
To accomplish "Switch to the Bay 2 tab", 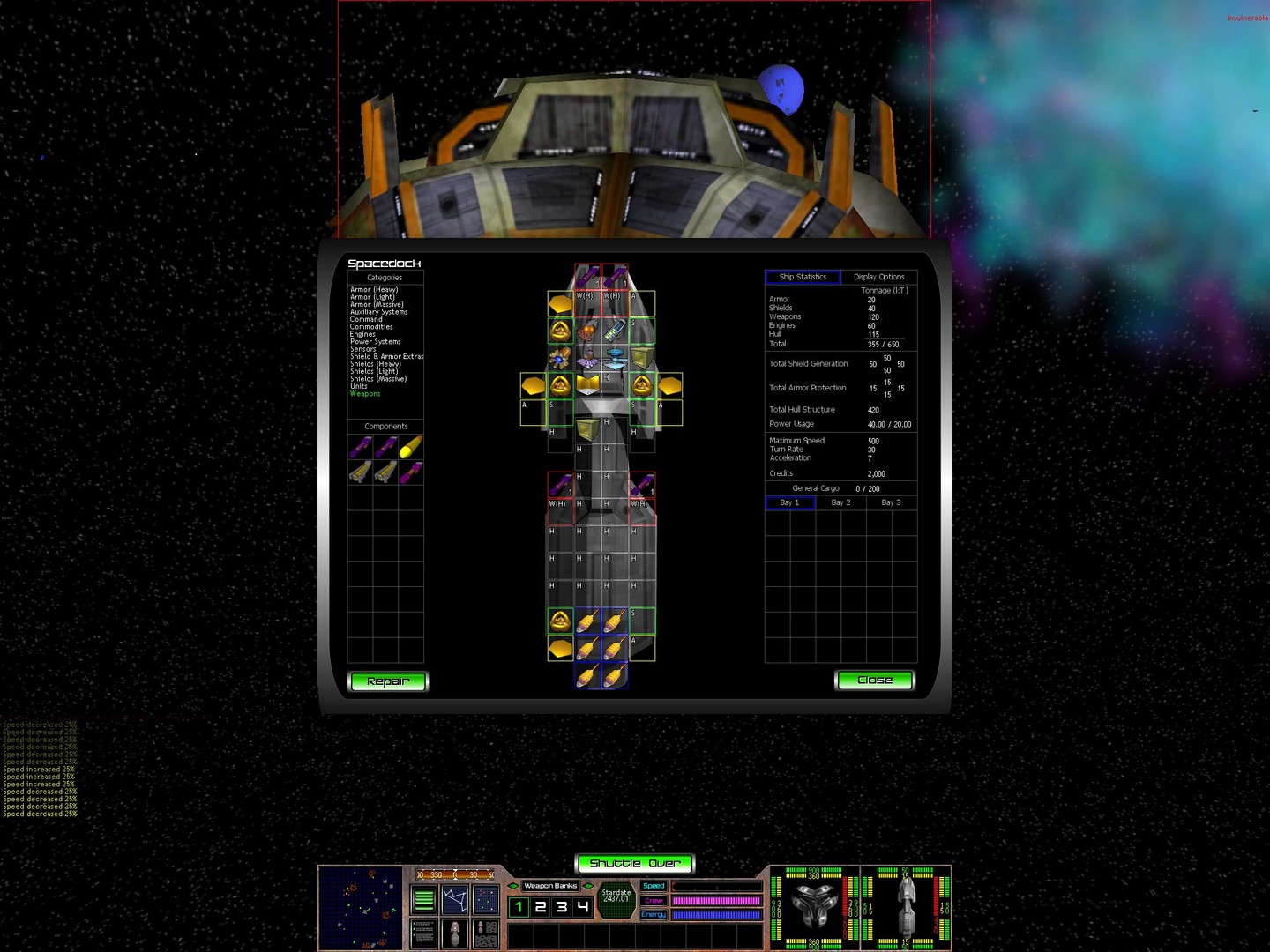I will click(x=840, y=502).
